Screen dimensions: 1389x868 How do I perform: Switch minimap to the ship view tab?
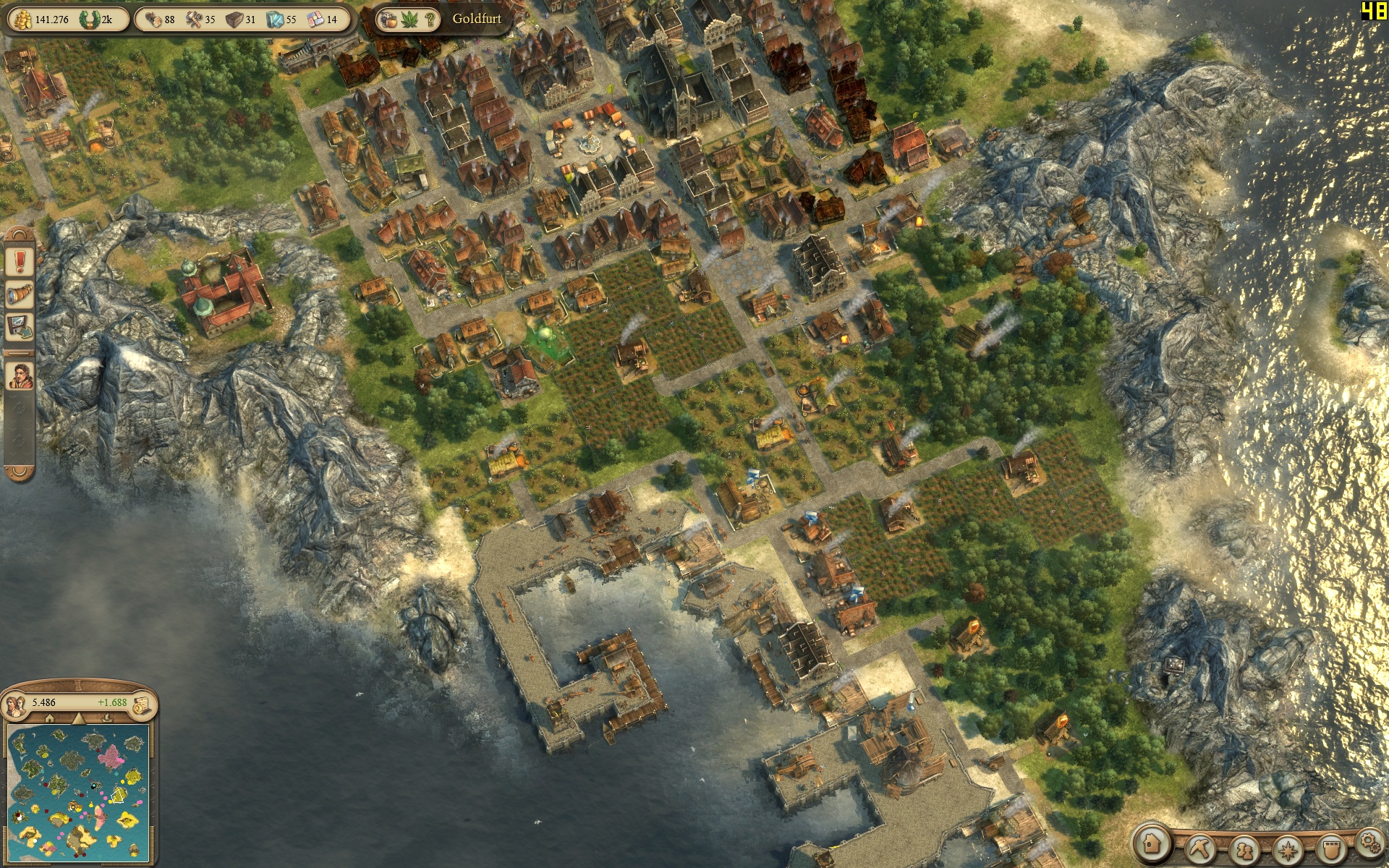click(107, 718)
